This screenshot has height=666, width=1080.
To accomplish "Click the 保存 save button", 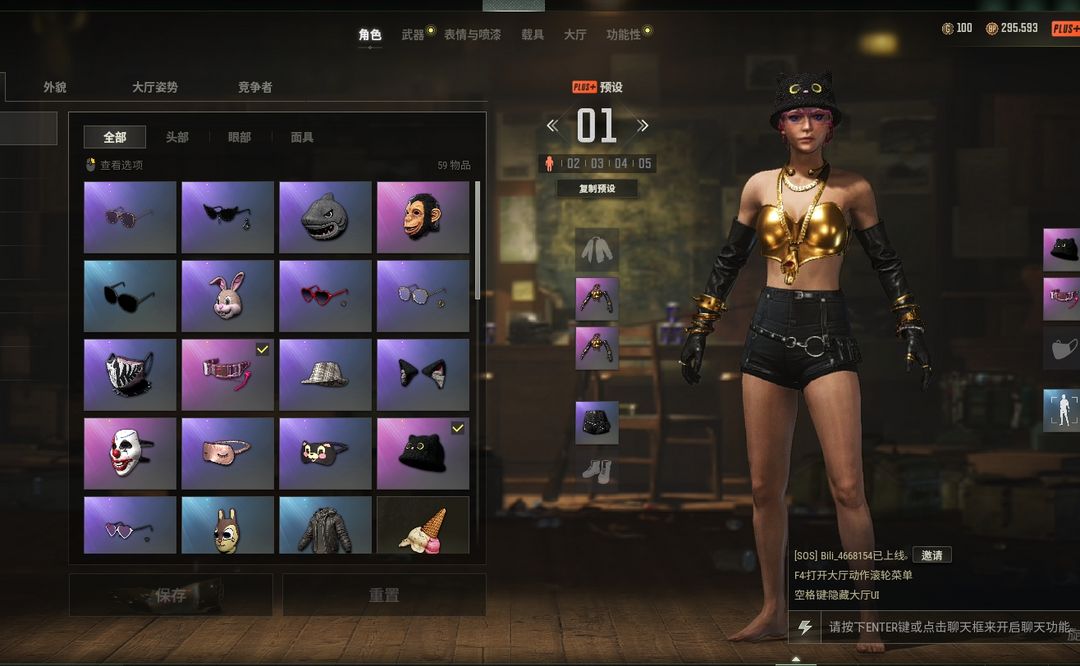I will pos(171,595).
